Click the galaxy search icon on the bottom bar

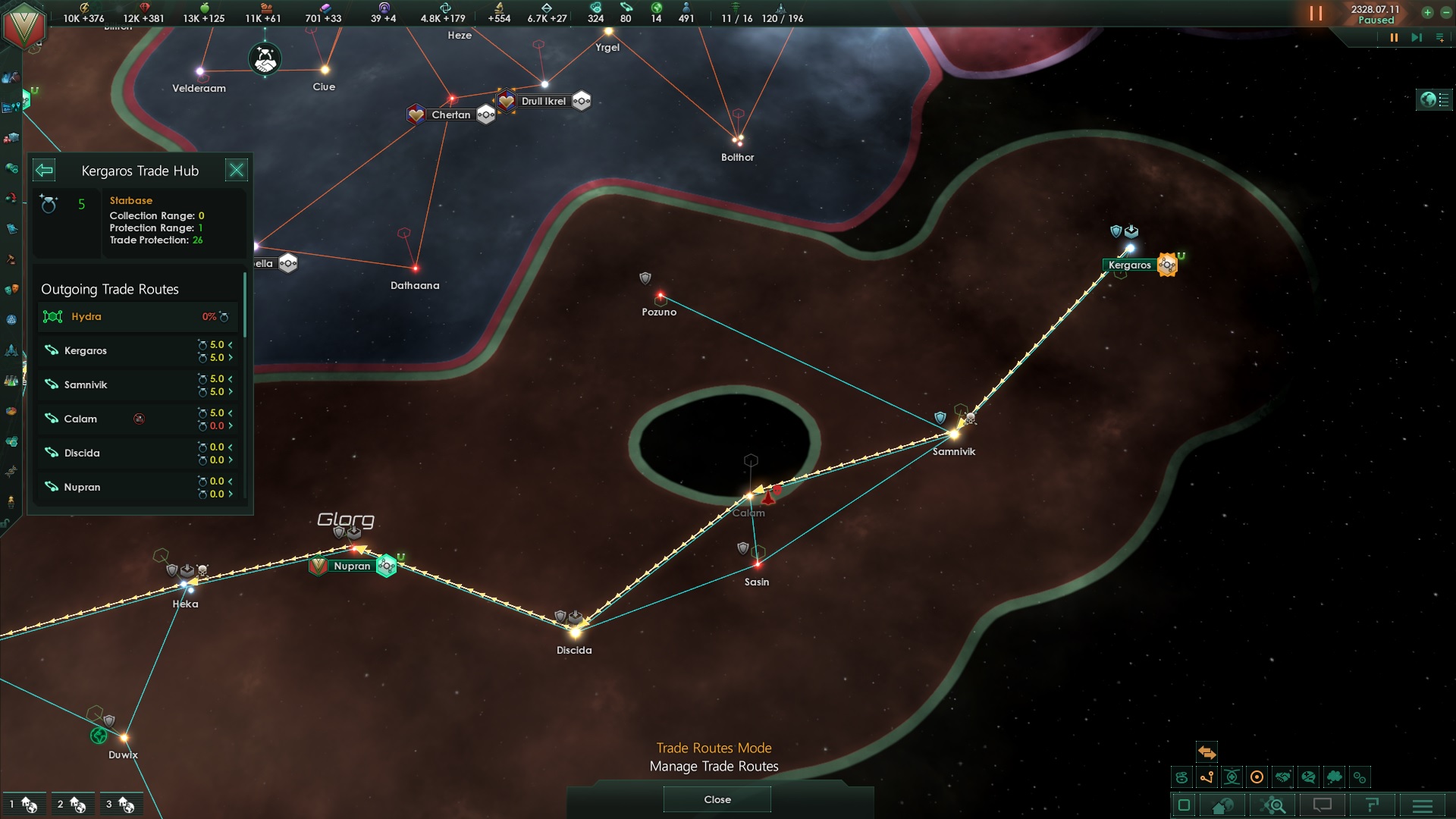1272,805
